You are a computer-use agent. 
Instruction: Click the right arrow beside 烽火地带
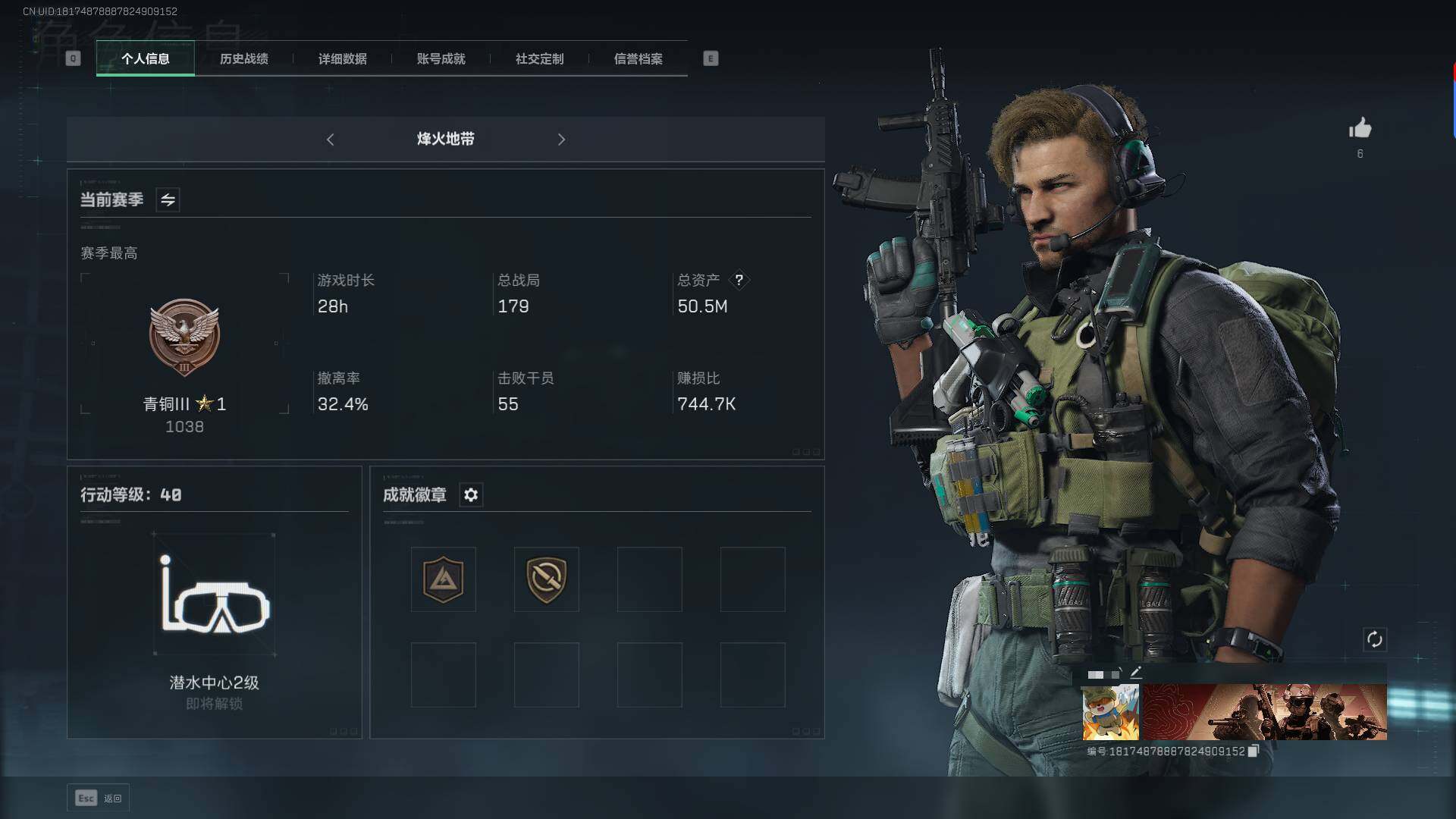click(x=561, y=140)
